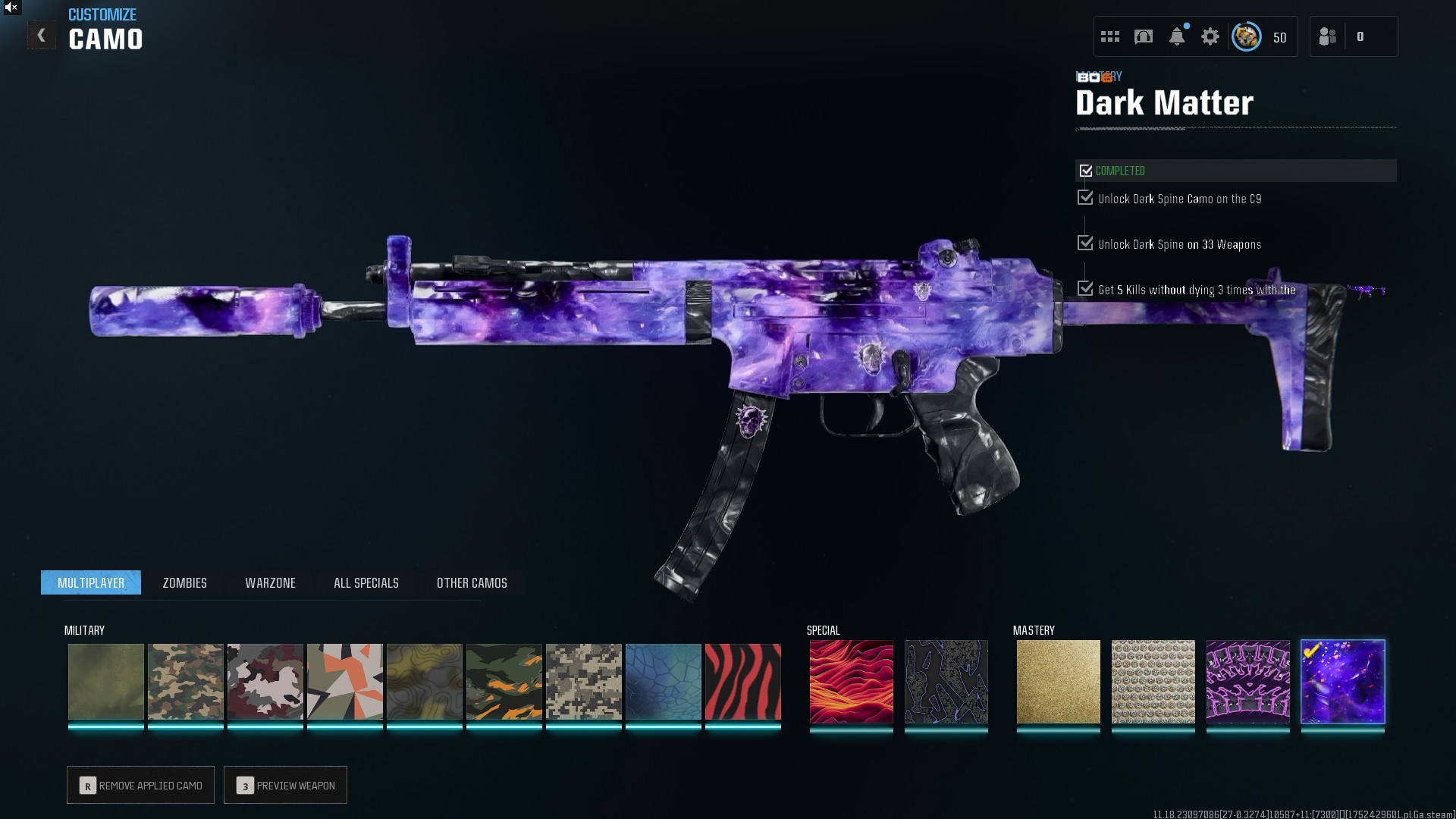Select the Other Camos tab
The image size is (1456, 819).
(472, 582)
